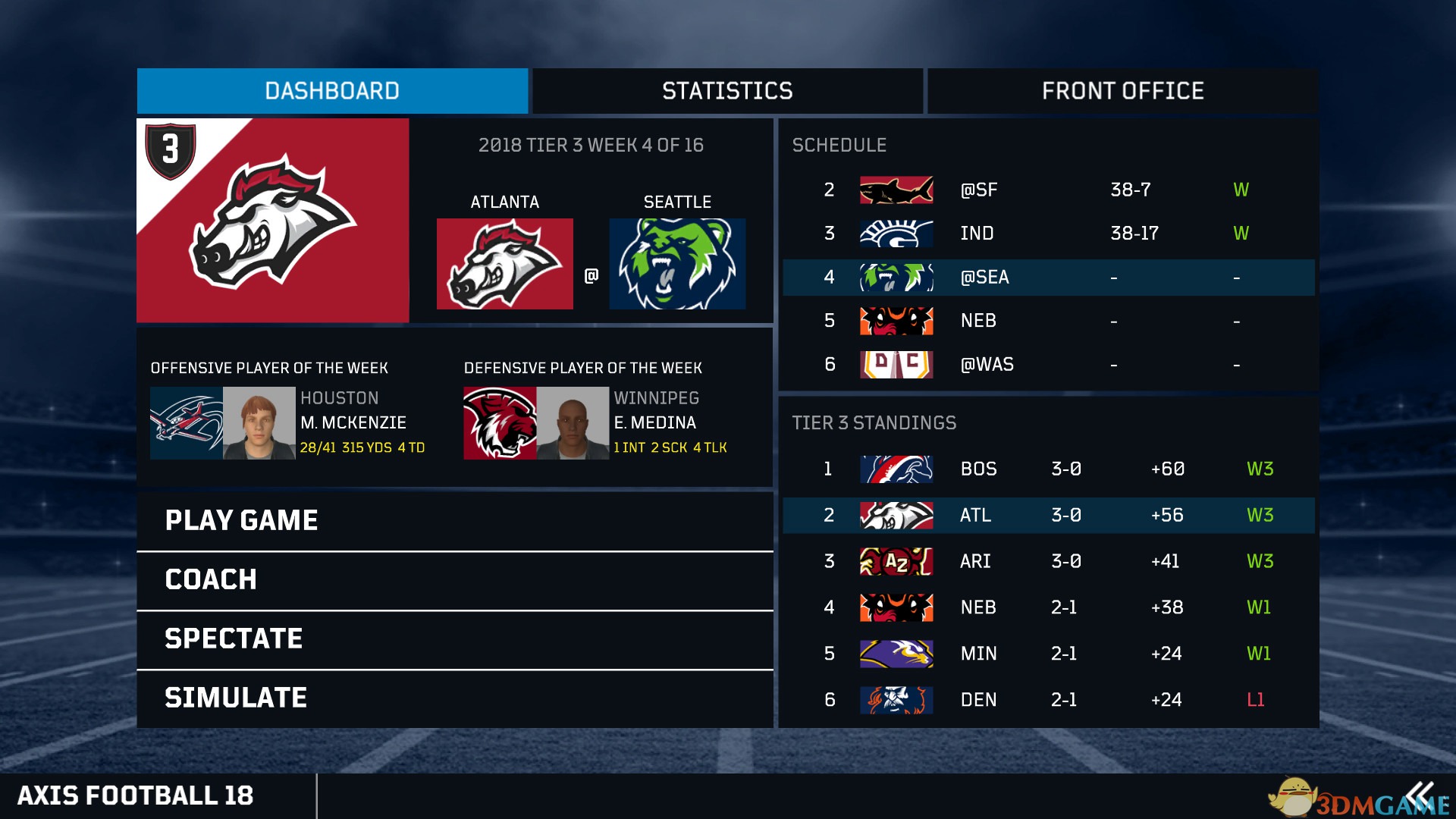Viewport: 1456px width, 819px height.
Task: Simulate the upcoming game
Action: [x=455, y=698]
